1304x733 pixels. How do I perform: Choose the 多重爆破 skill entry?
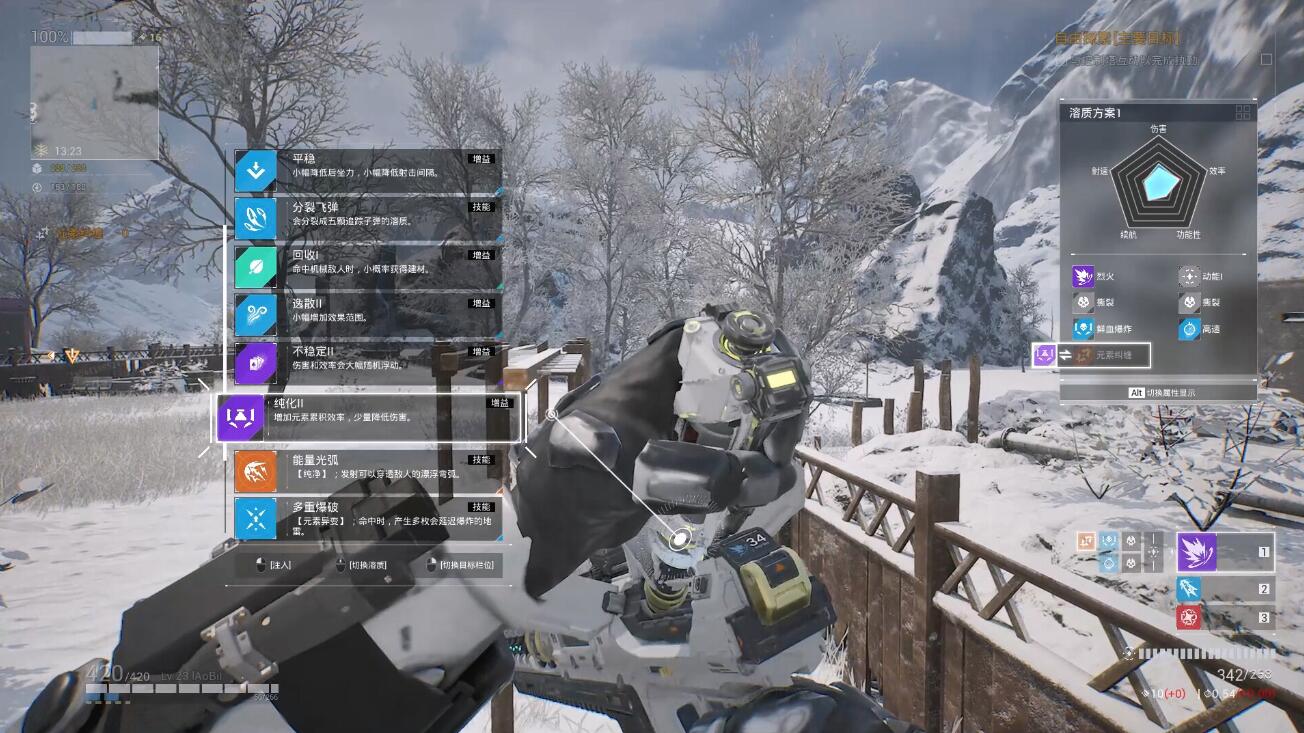(367, 519)
